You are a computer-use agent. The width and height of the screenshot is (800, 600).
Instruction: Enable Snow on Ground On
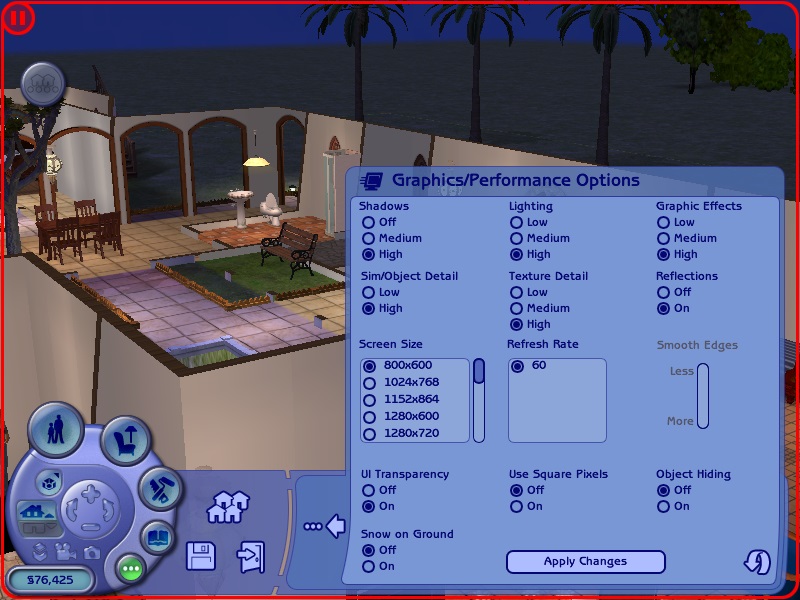click(369, 567)
